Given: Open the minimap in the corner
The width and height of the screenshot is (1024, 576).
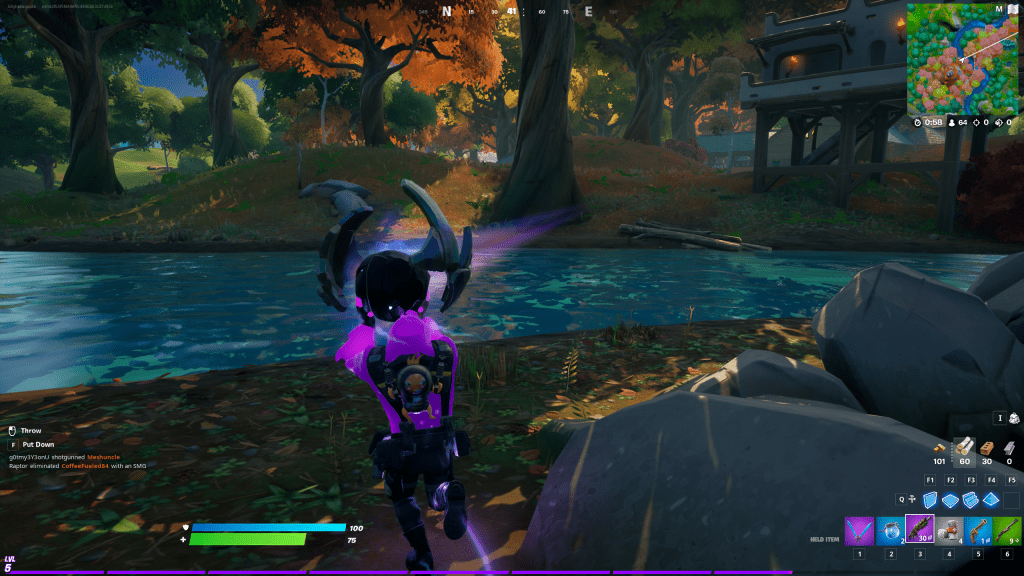Looking at the screenshot, I should pos(953,58).
